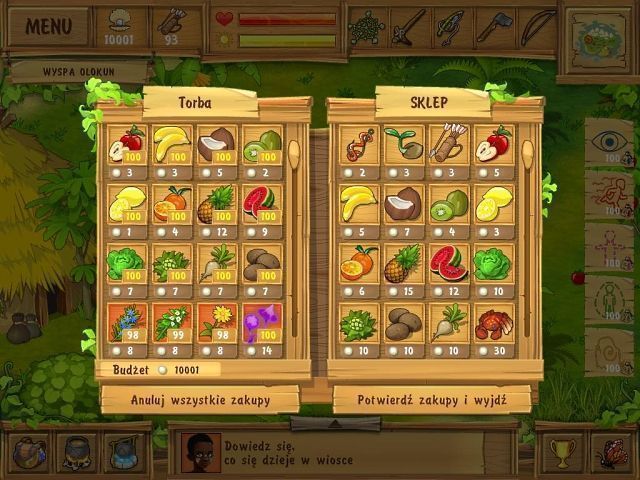Pick the red meat item in the shop
This screenshot has width=640, height=480.
[493, 324]
